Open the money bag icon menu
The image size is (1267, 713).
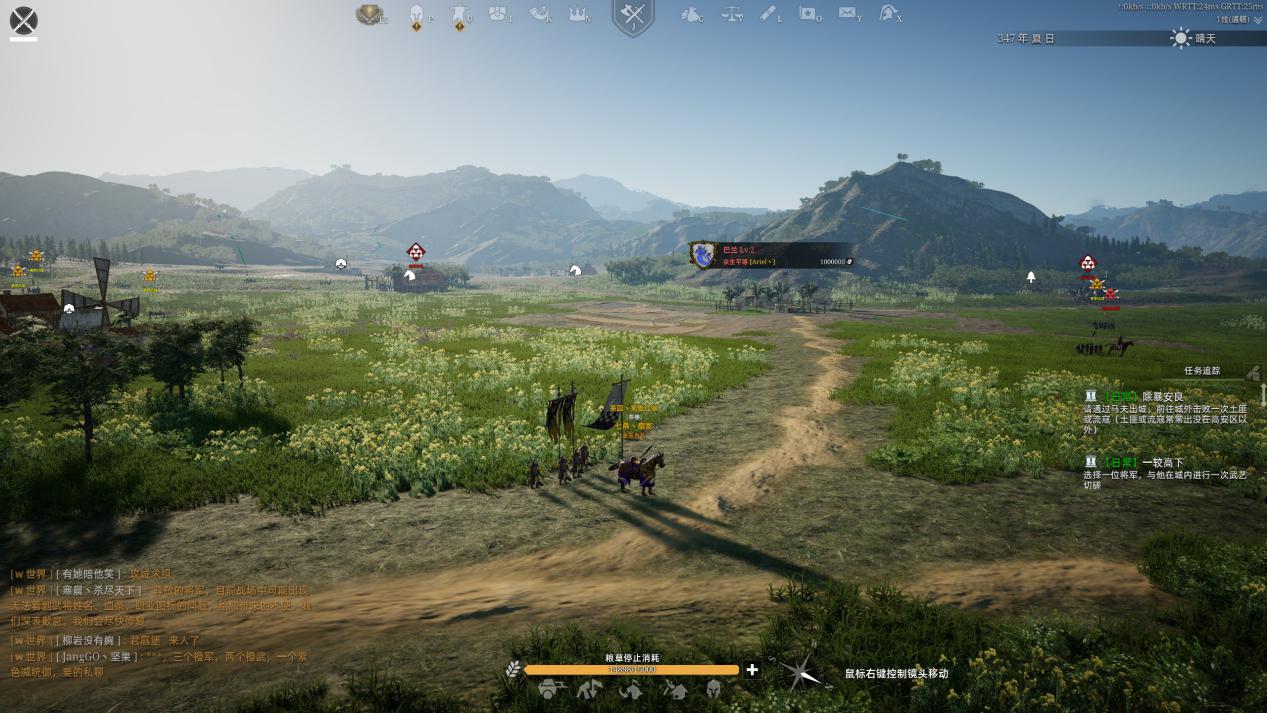(690, 15)
